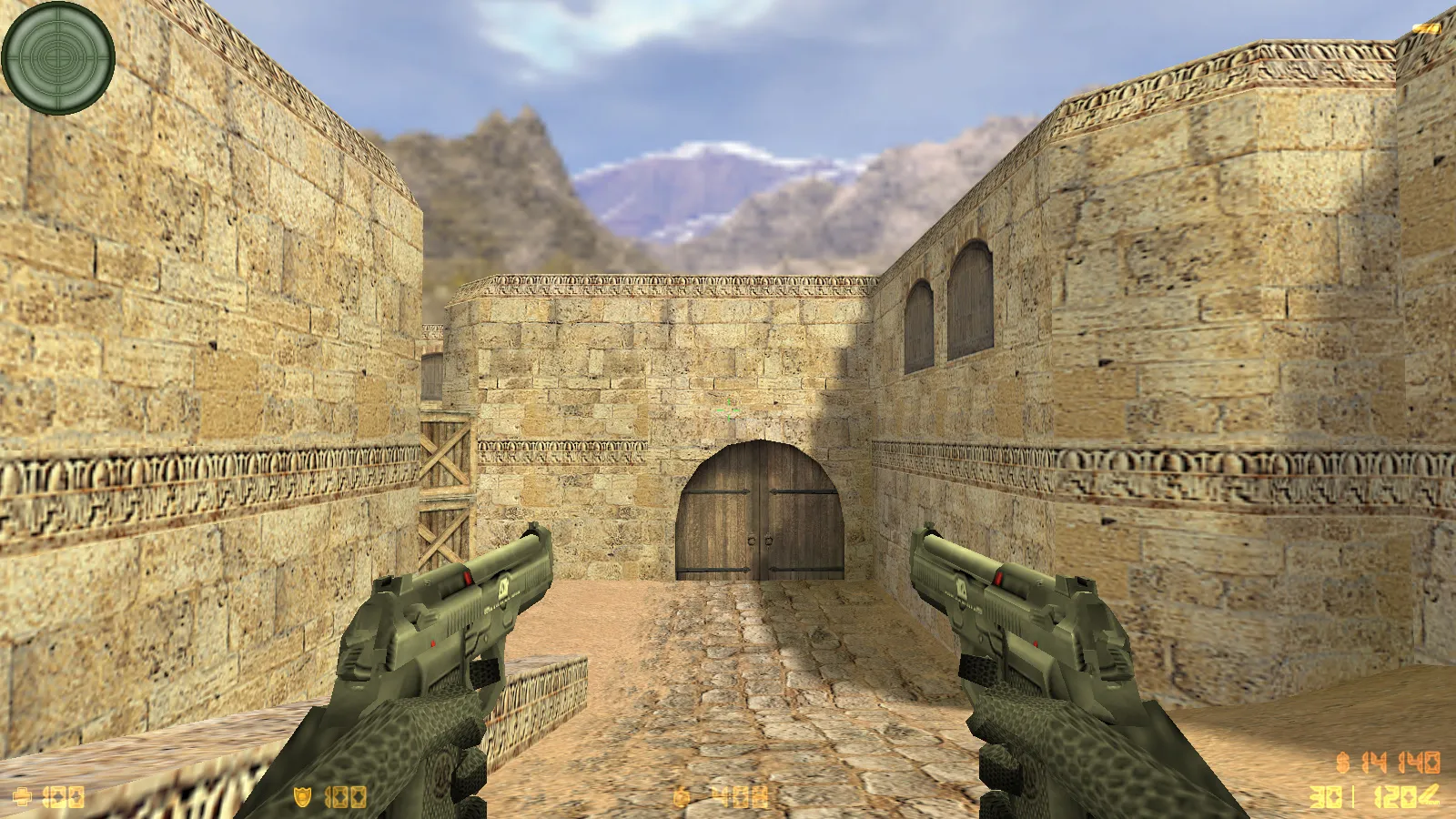1456x819 pixels.
Task: Click the yellow item pickup indicator top-right
Action: 1426,28
